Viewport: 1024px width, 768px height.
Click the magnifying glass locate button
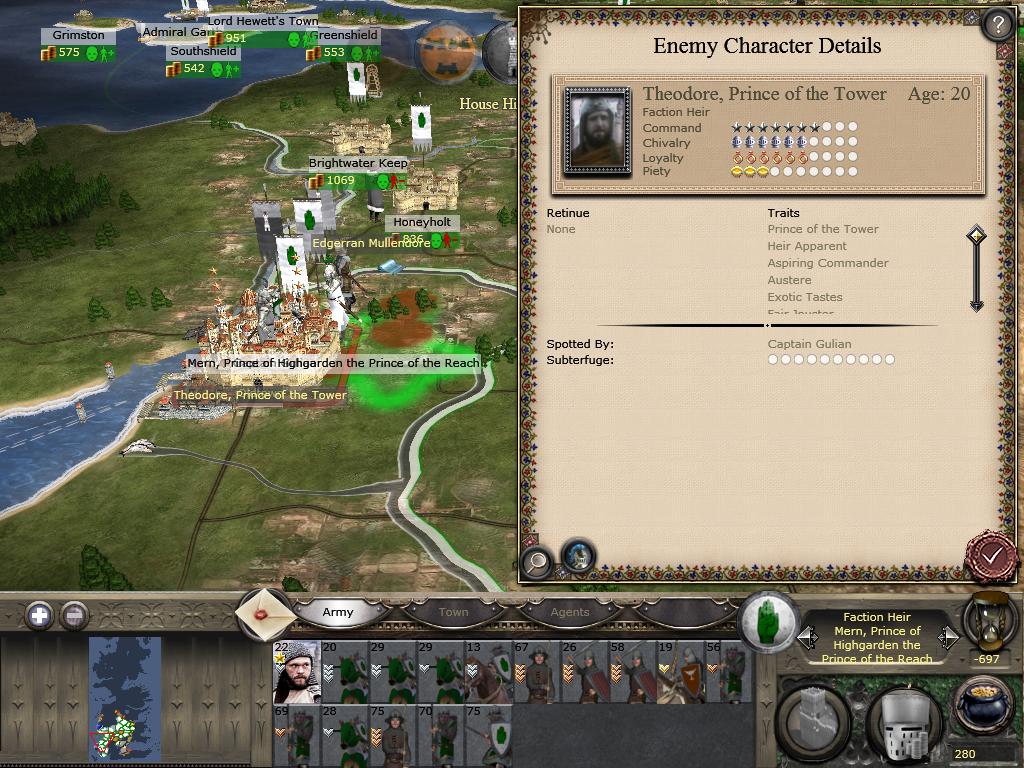537,562
